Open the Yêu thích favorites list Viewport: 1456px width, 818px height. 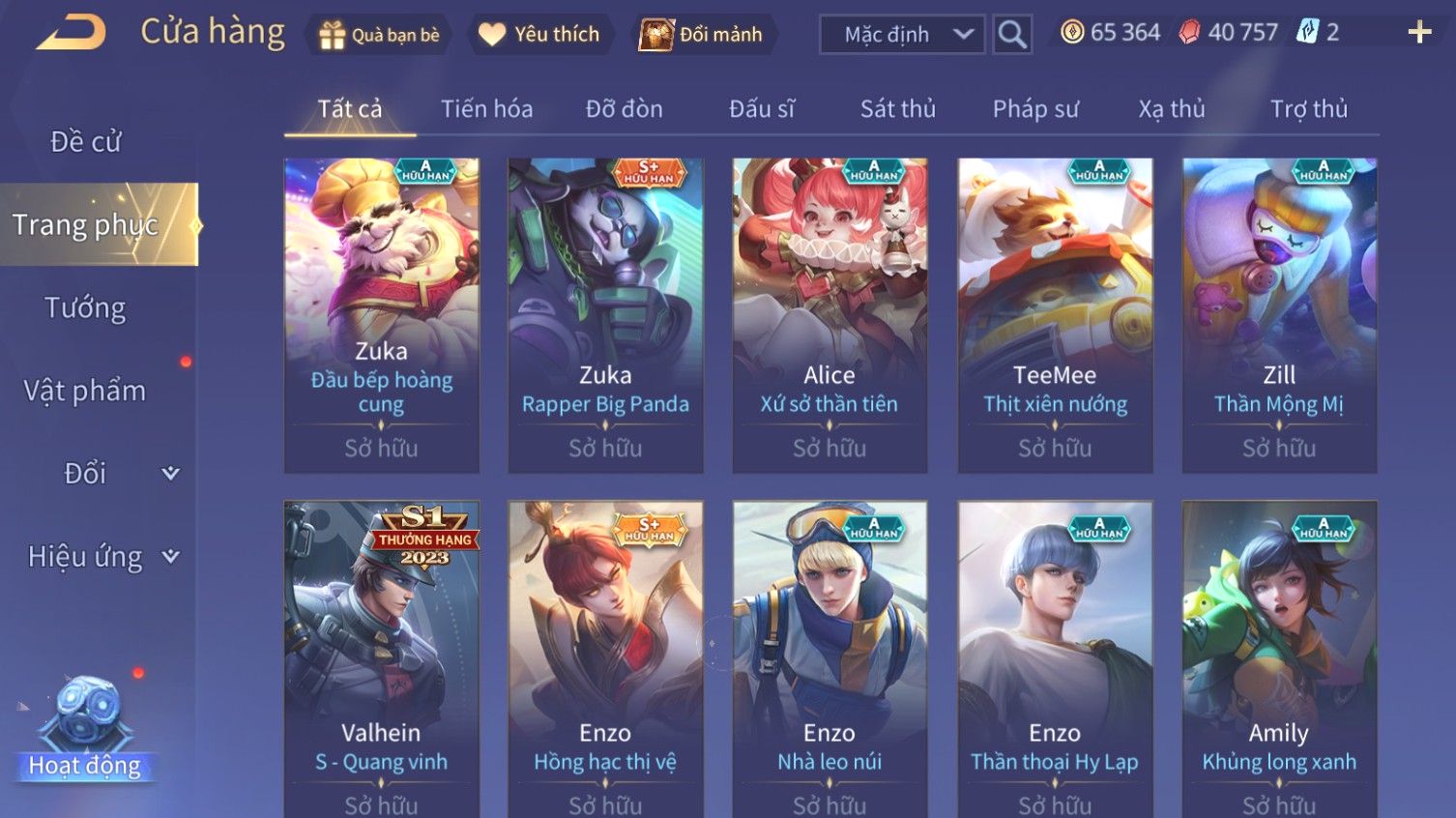539,35
